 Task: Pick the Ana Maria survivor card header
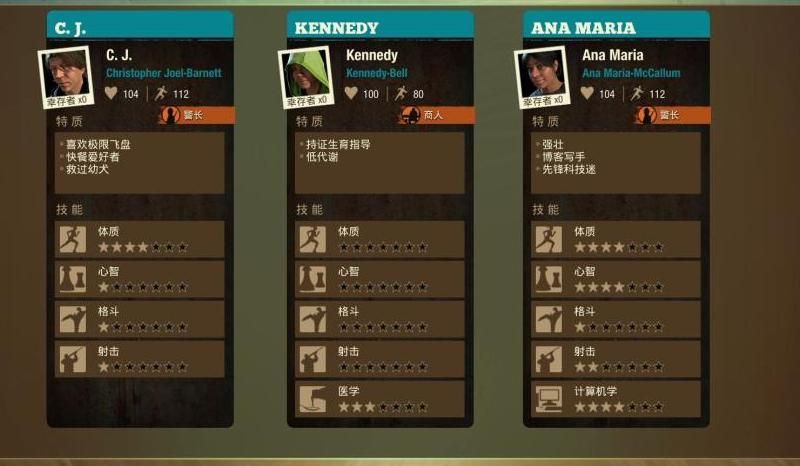click(x=616, y=27)
